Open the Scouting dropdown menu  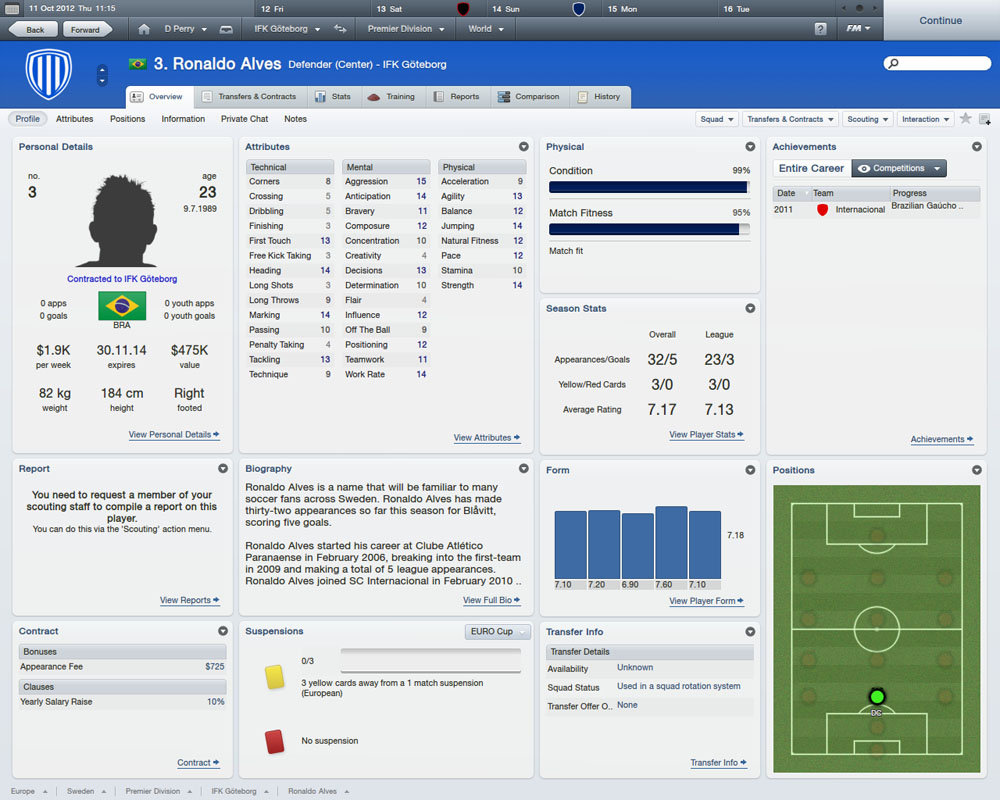(x=867, y=119)
